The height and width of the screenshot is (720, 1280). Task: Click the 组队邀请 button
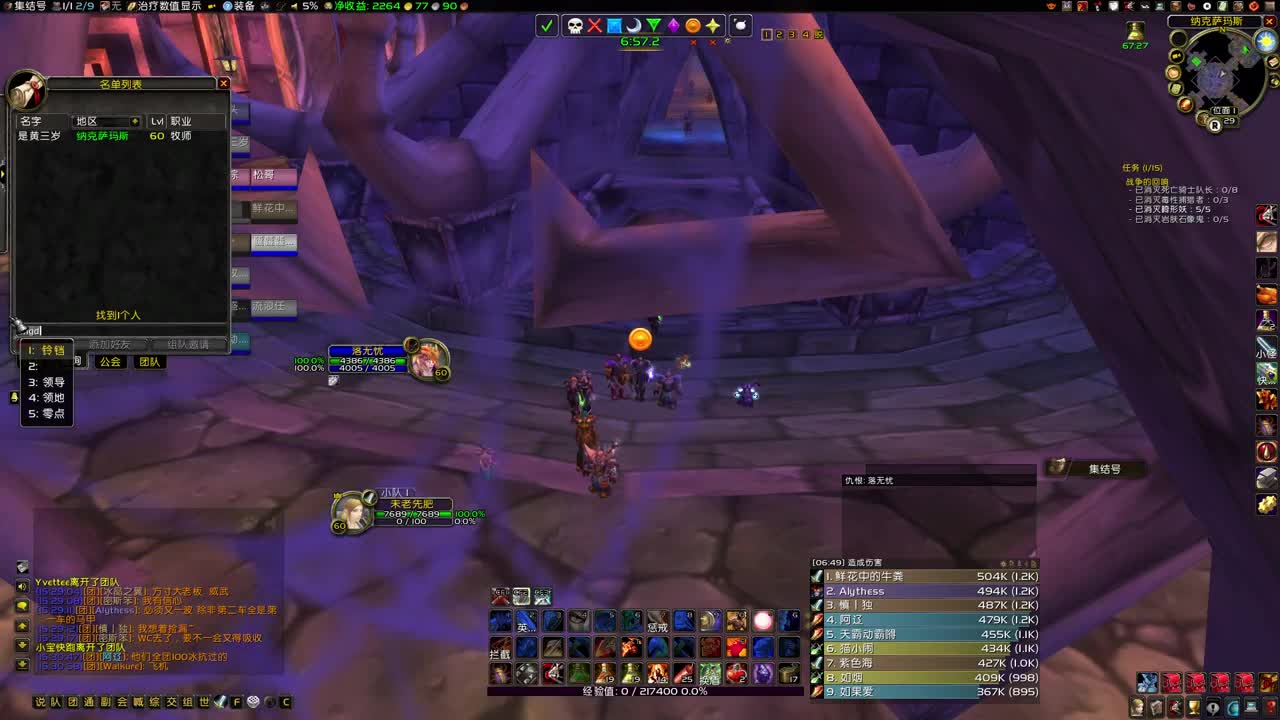(x=187, y=343)
